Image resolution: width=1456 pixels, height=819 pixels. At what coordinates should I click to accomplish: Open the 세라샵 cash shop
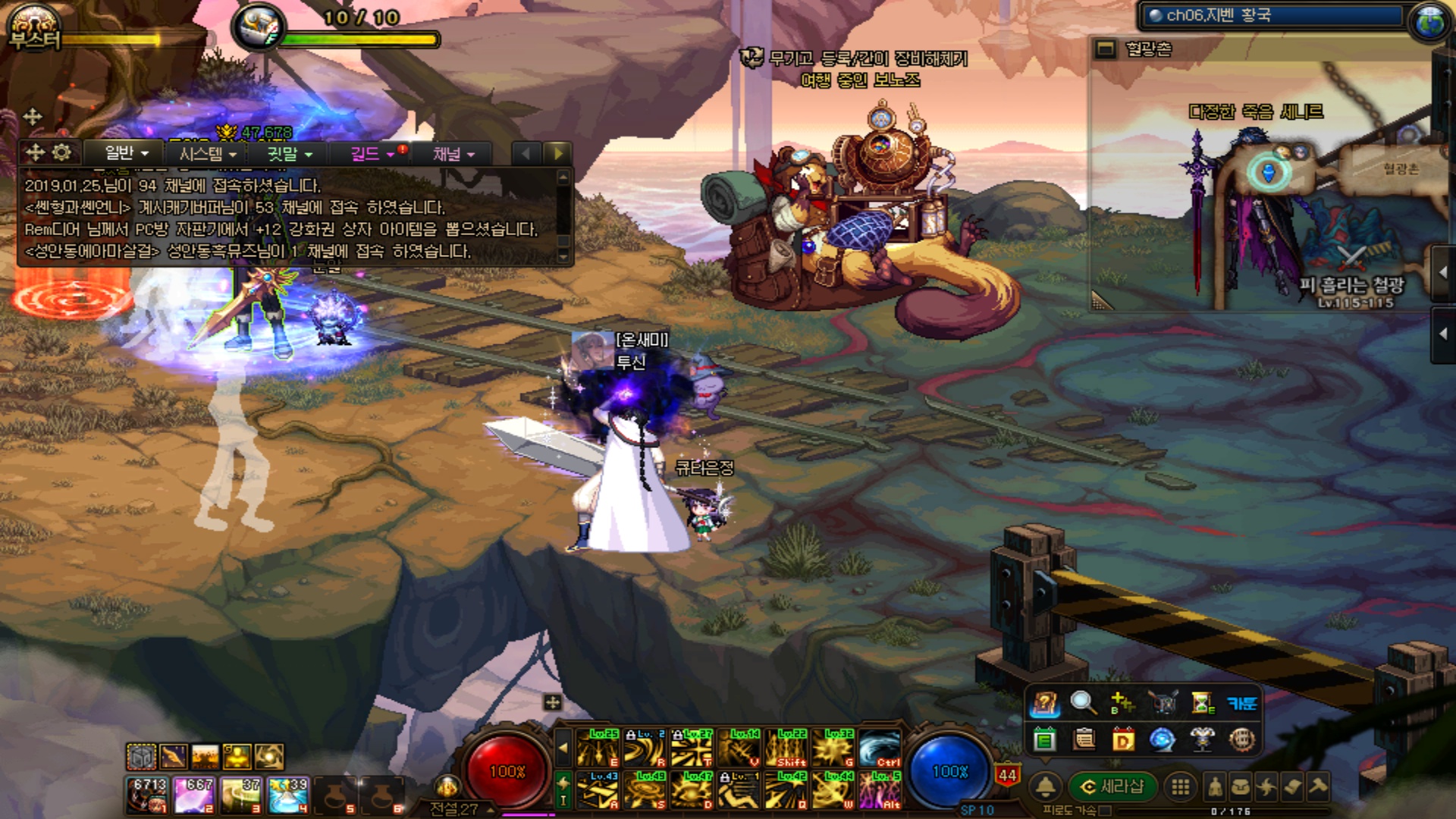pyautogui.click(x=1112, y=786)
